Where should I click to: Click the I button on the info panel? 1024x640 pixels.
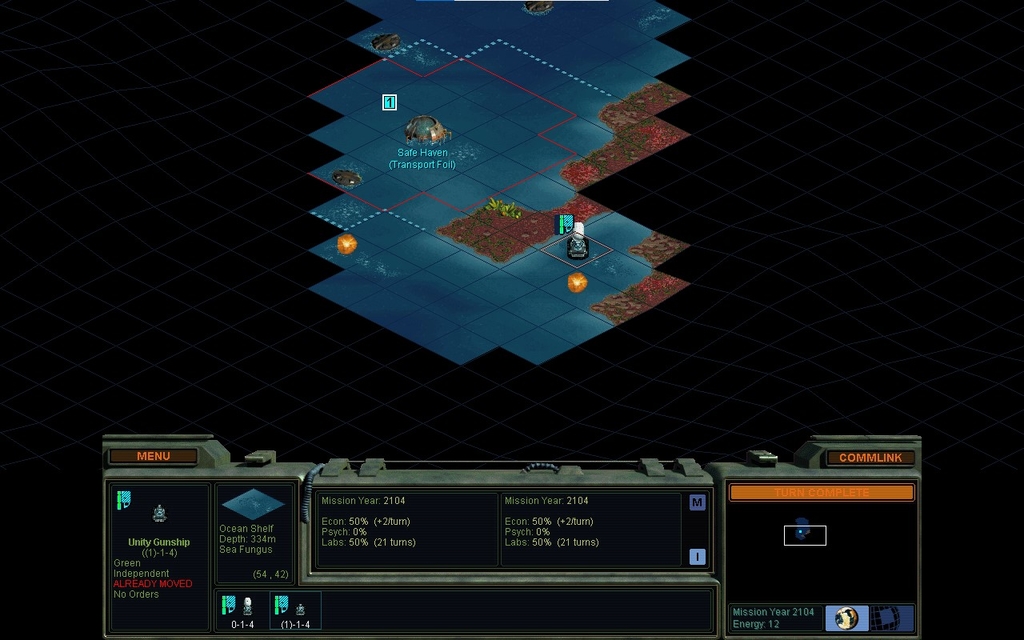[697, 557]
